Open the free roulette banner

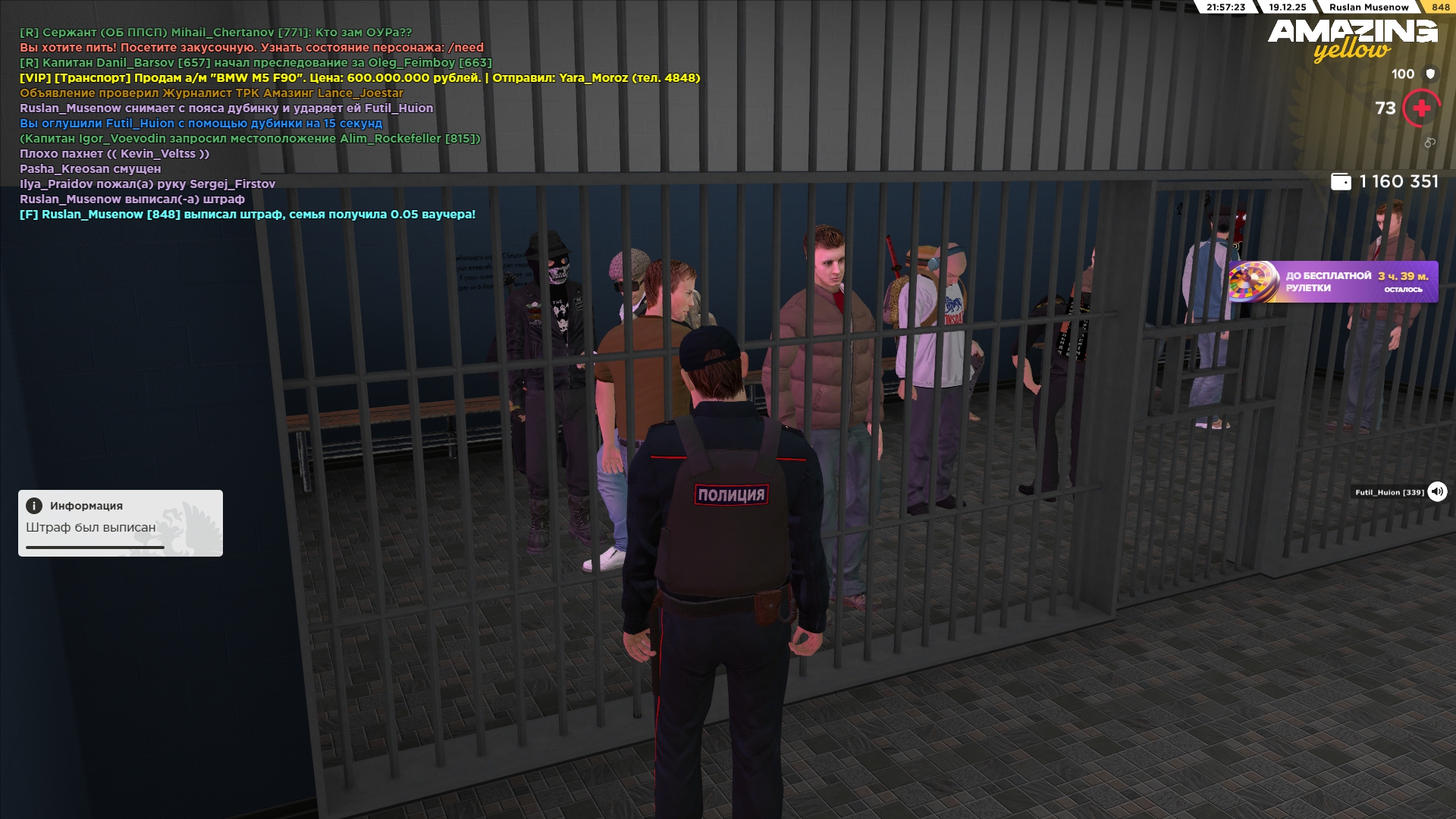click(1333, 282)
